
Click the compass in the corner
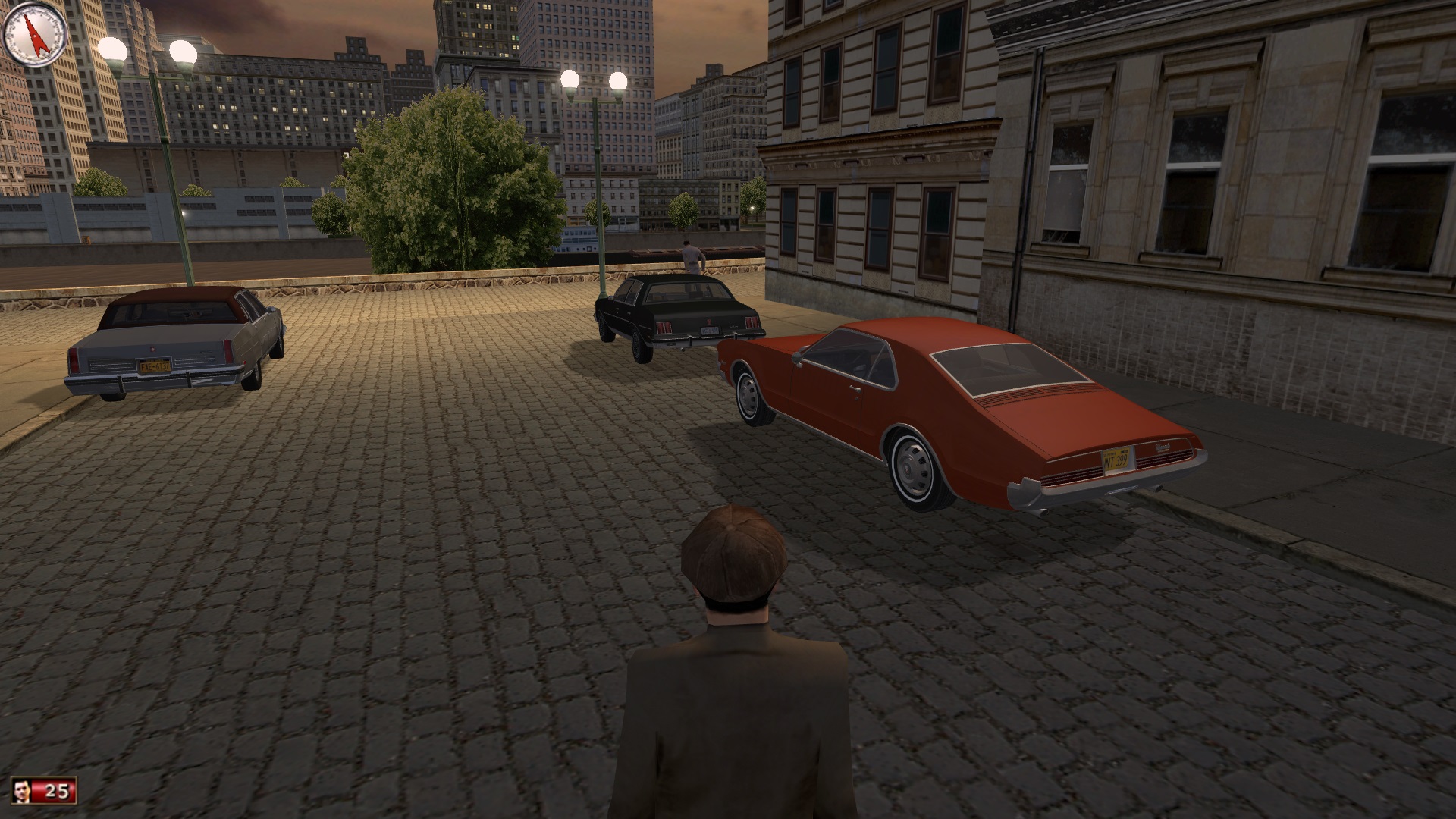36,34
